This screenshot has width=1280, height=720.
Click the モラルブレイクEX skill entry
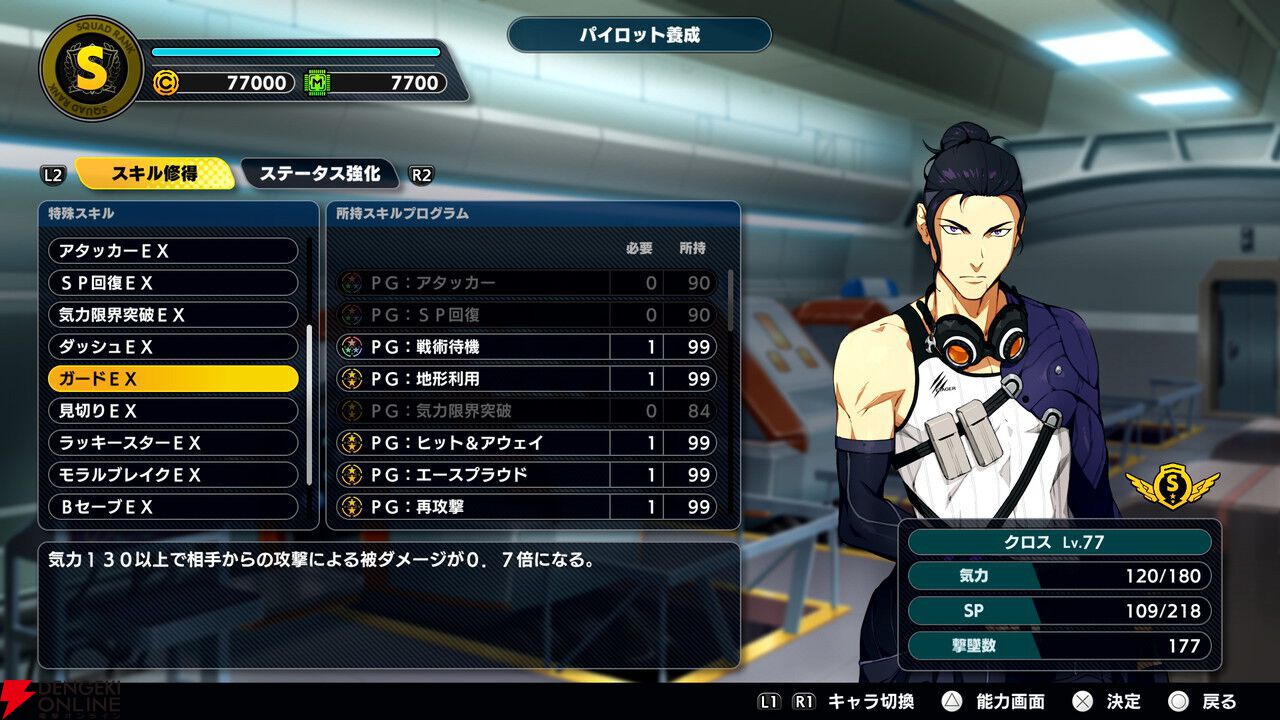[173, 475]
